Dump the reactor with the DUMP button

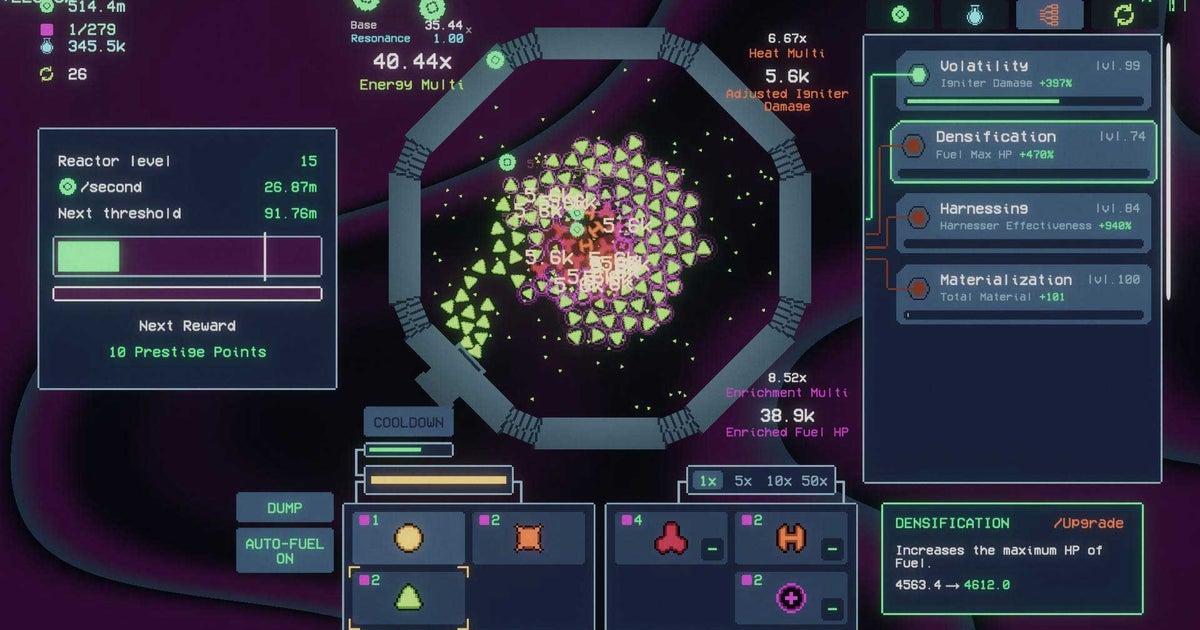tap(285, 507)
